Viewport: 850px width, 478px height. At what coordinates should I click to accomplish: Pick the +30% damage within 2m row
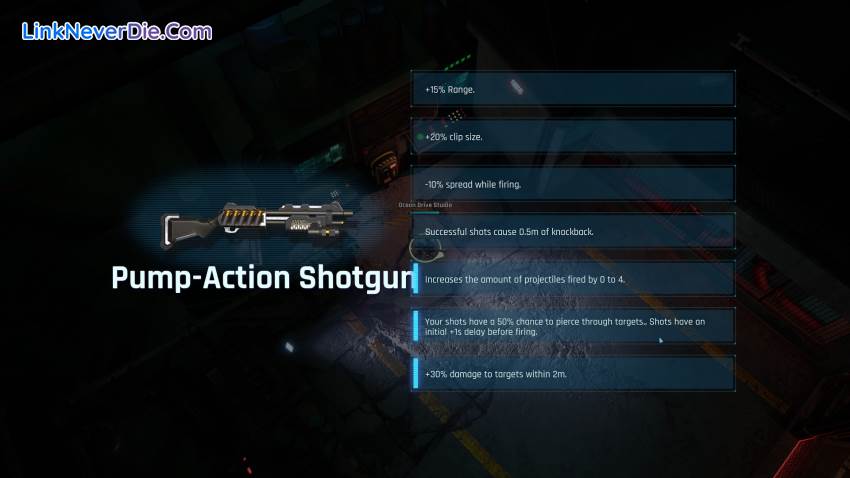(x=573, y=373)
